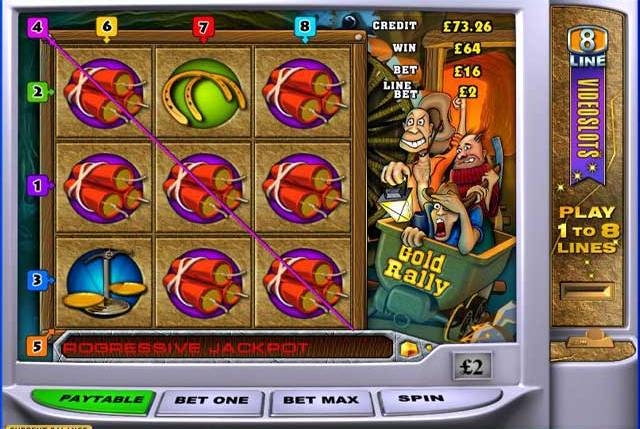Click payline marker 2
The height and width of the screenshot is (429, 640).
37,92
